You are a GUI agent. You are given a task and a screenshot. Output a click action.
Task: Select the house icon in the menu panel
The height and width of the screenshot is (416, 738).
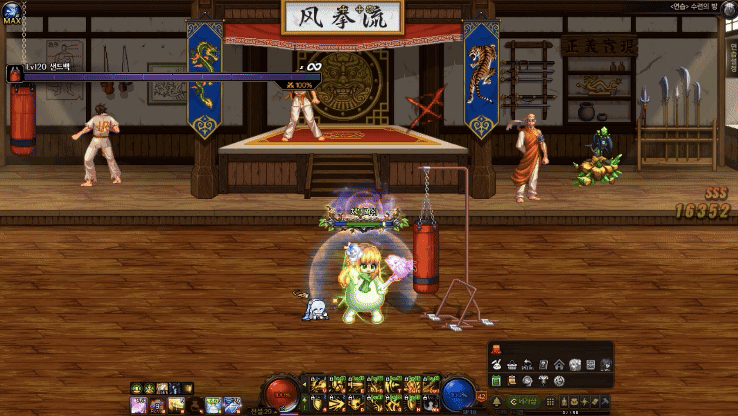pyautogui.click(x=559, y=365)
